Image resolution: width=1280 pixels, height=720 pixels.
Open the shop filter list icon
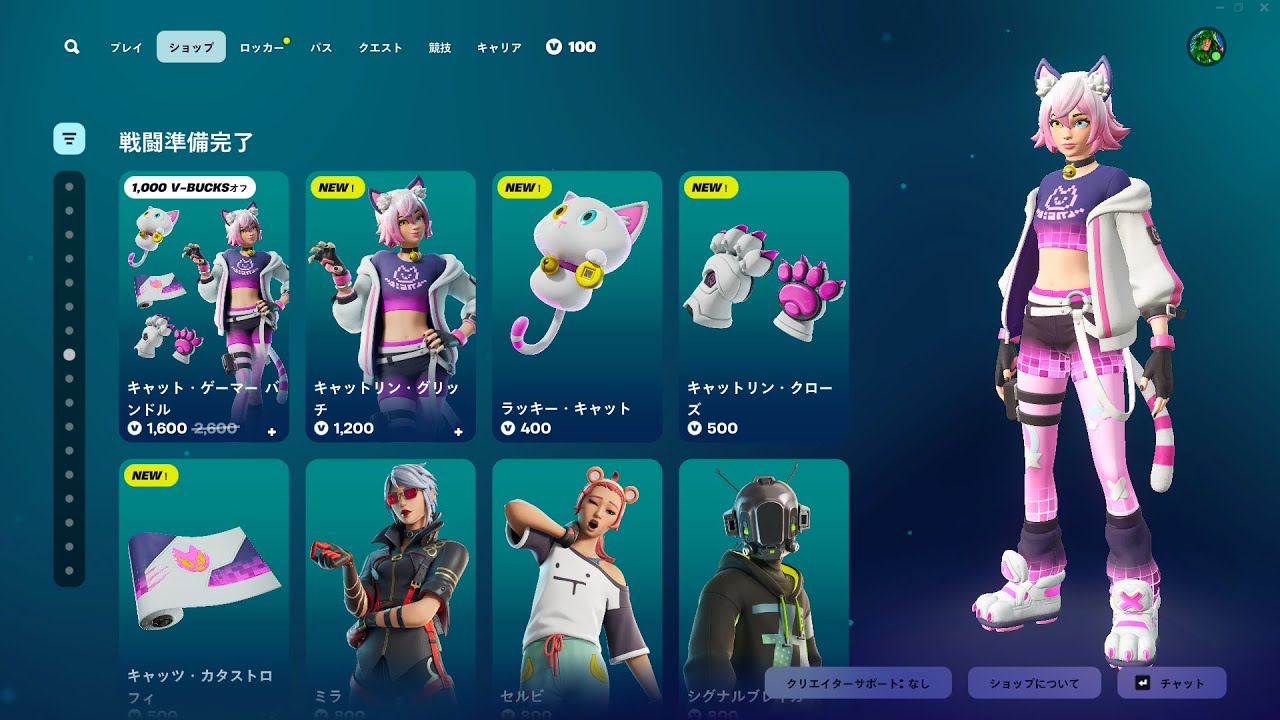(x=69, y=138)
